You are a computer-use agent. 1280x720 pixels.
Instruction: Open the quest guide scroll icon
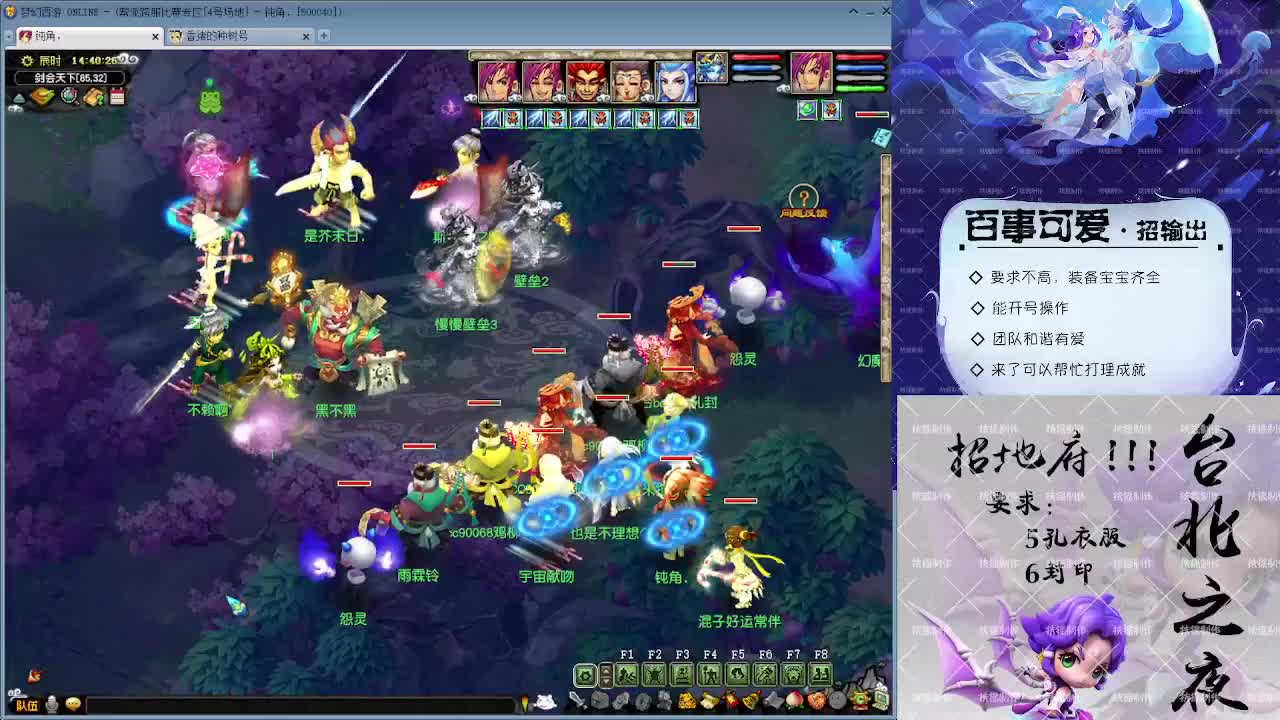(x=94, y=97)
